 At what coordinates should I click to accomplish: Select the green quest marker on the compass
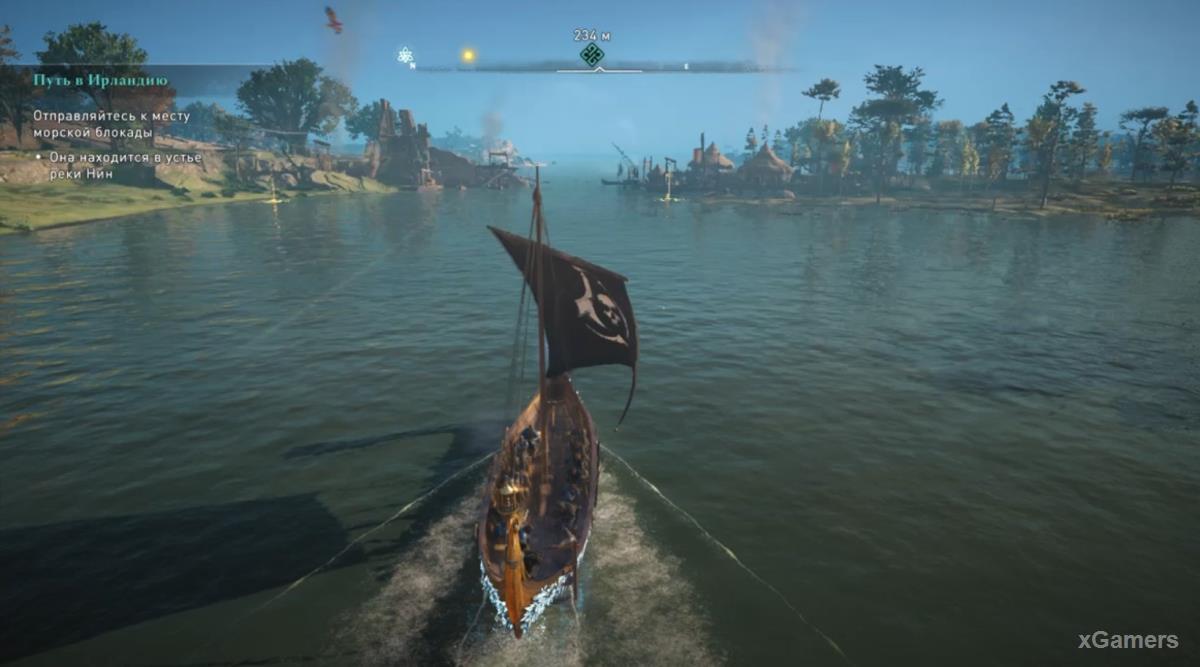click(592, 55)
